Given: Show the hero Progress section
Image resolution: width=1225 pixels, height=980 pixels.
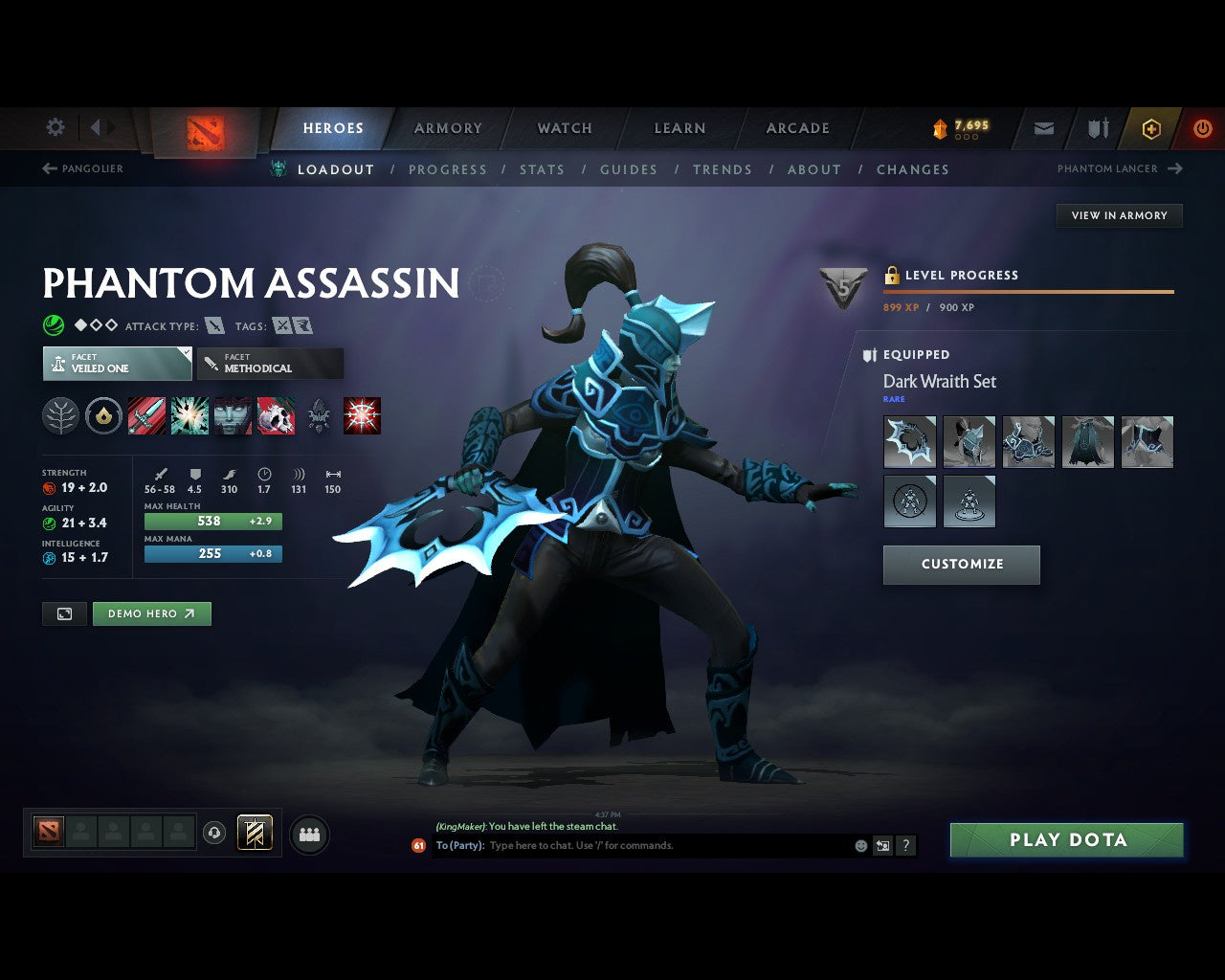Looking at the screenshot, I should coord(448,169).
